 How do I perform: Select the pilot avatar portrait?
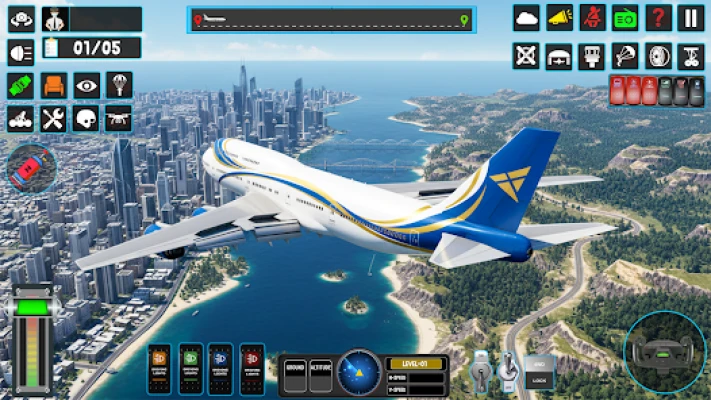coord(54,19)
